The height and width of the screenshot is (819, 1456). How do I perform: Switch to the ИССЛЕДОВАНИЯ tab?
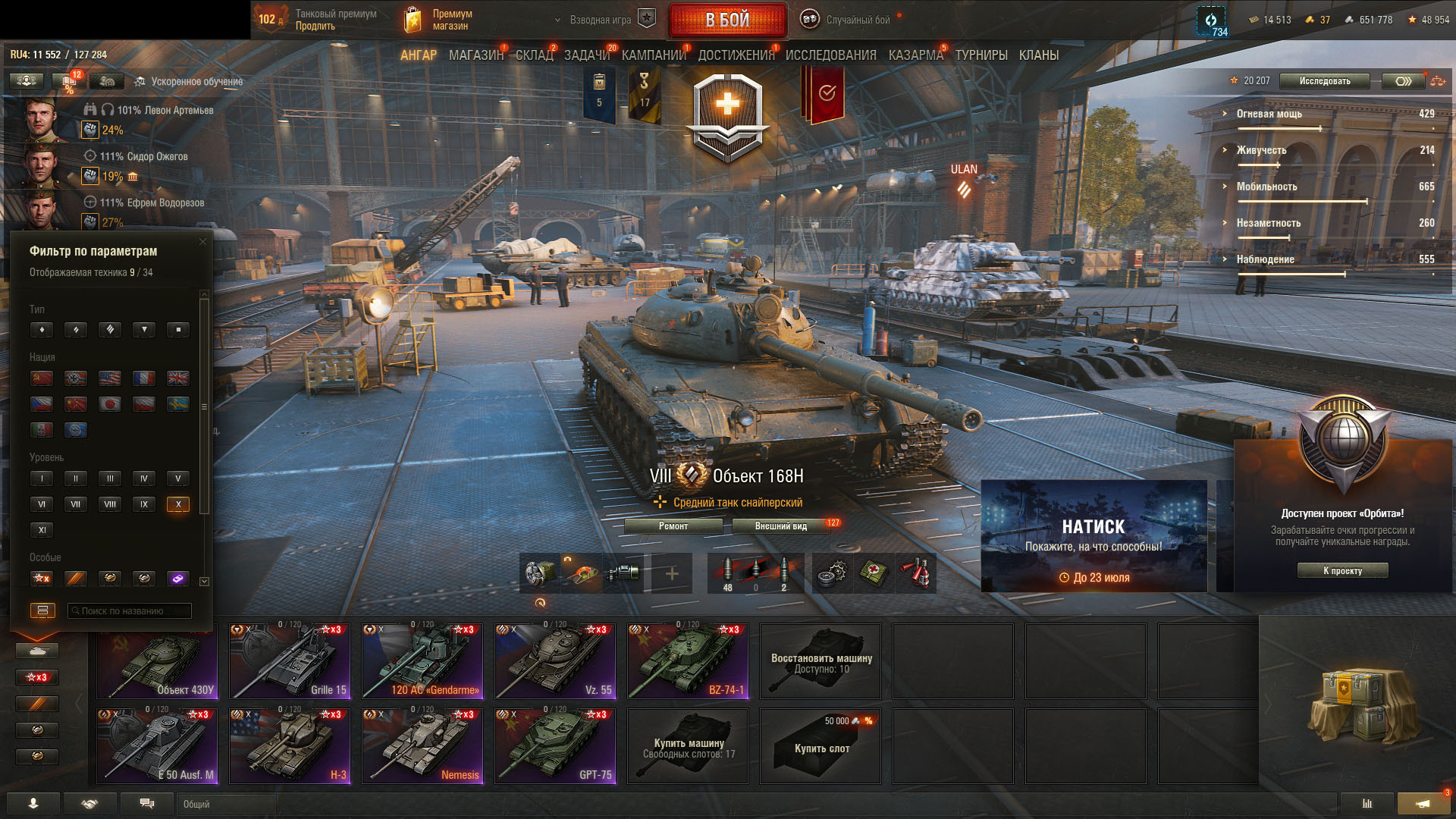(x=830, y=55)
